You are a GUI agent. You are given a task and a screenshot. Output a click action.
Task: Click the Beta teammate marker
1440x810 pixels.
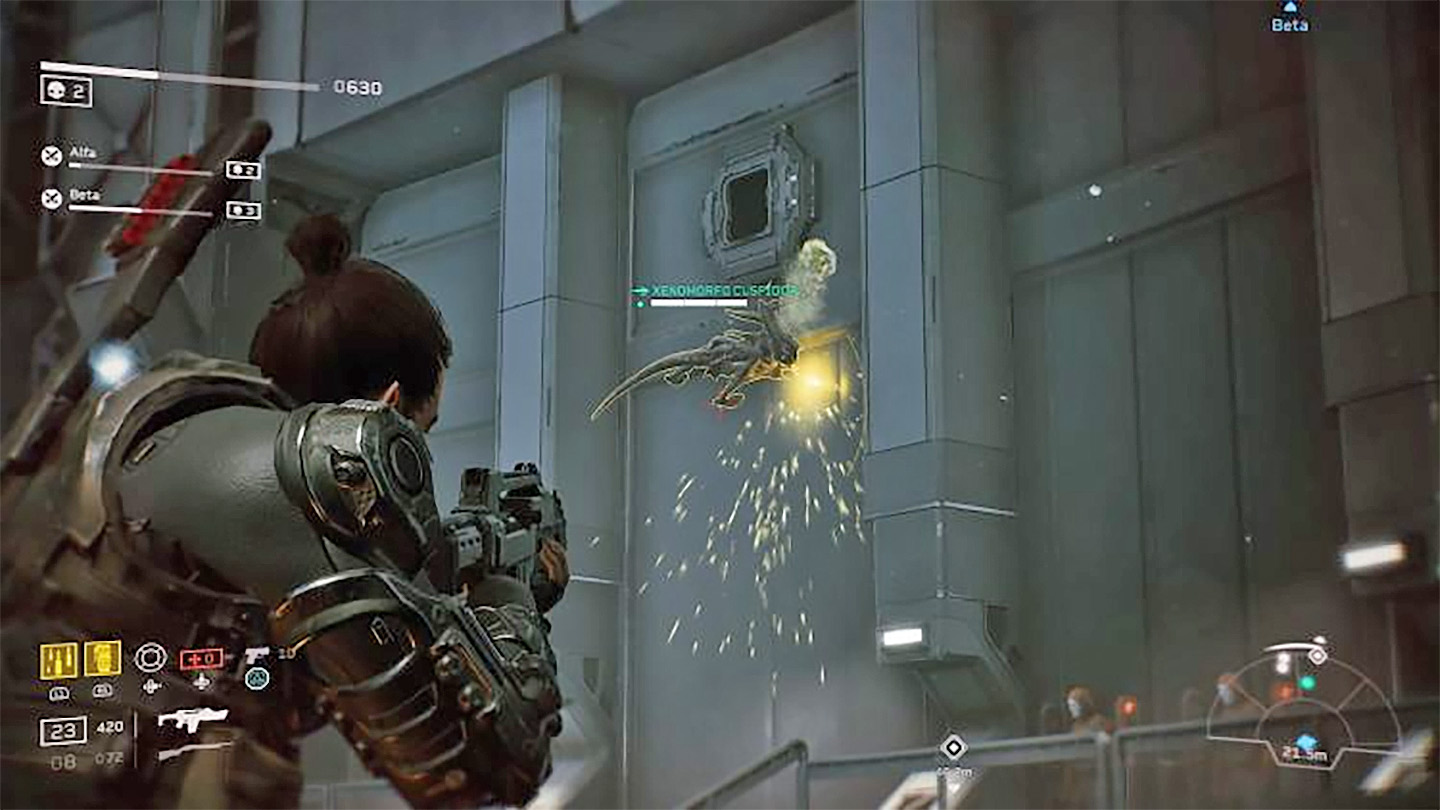(x=1289, y=18)
